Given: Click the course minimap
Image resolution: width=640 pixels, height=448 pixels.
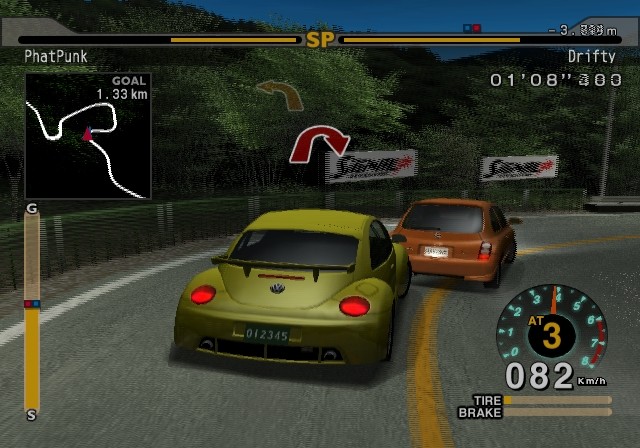Looking at the screenshot, I should click(x=88, y=135).
